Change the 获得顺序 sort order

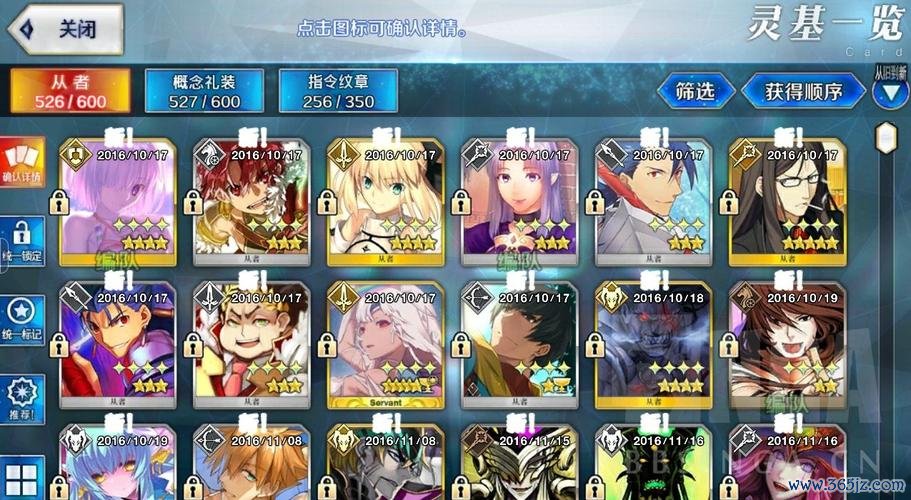point(803,91)
